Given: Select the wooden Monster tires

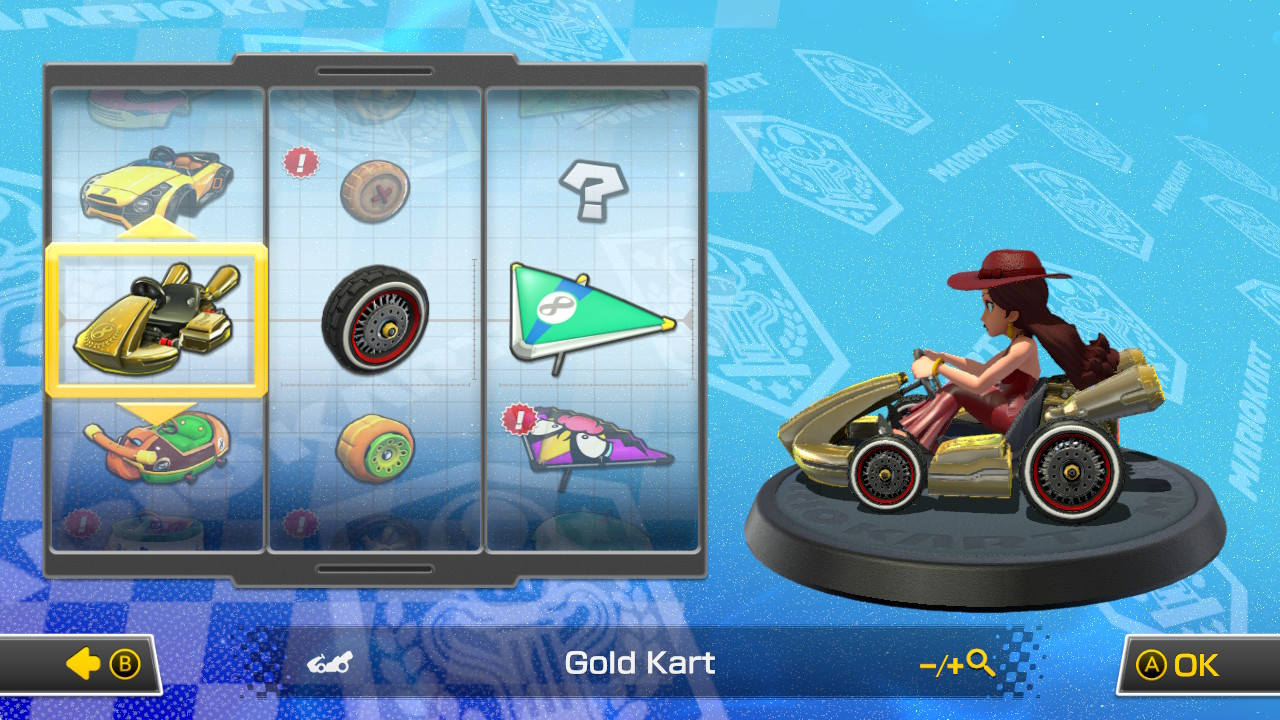Looking at the screenshot, I should coord(375,190).
